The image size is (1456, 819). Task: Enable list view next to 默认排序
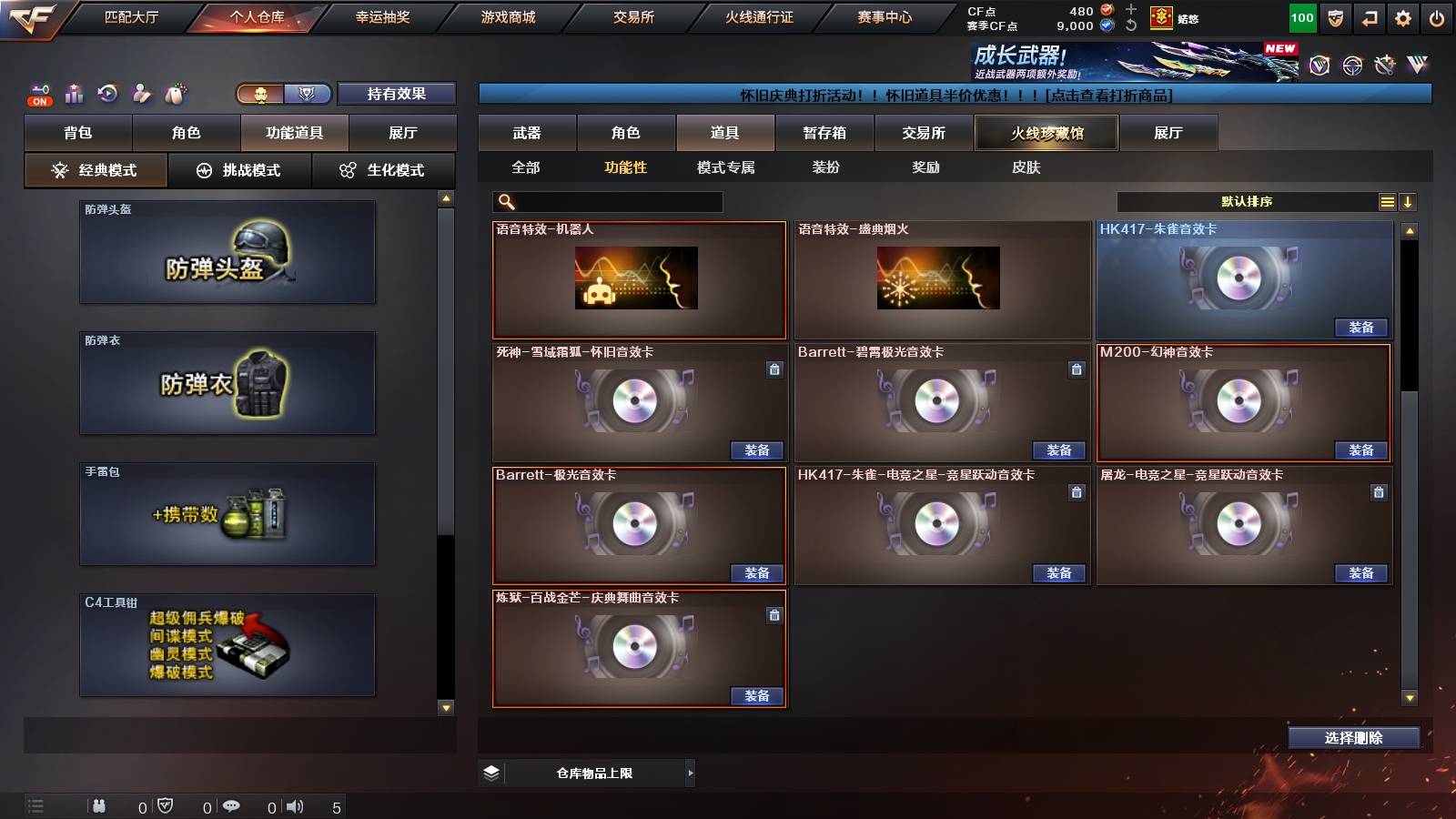point(1387,202)
